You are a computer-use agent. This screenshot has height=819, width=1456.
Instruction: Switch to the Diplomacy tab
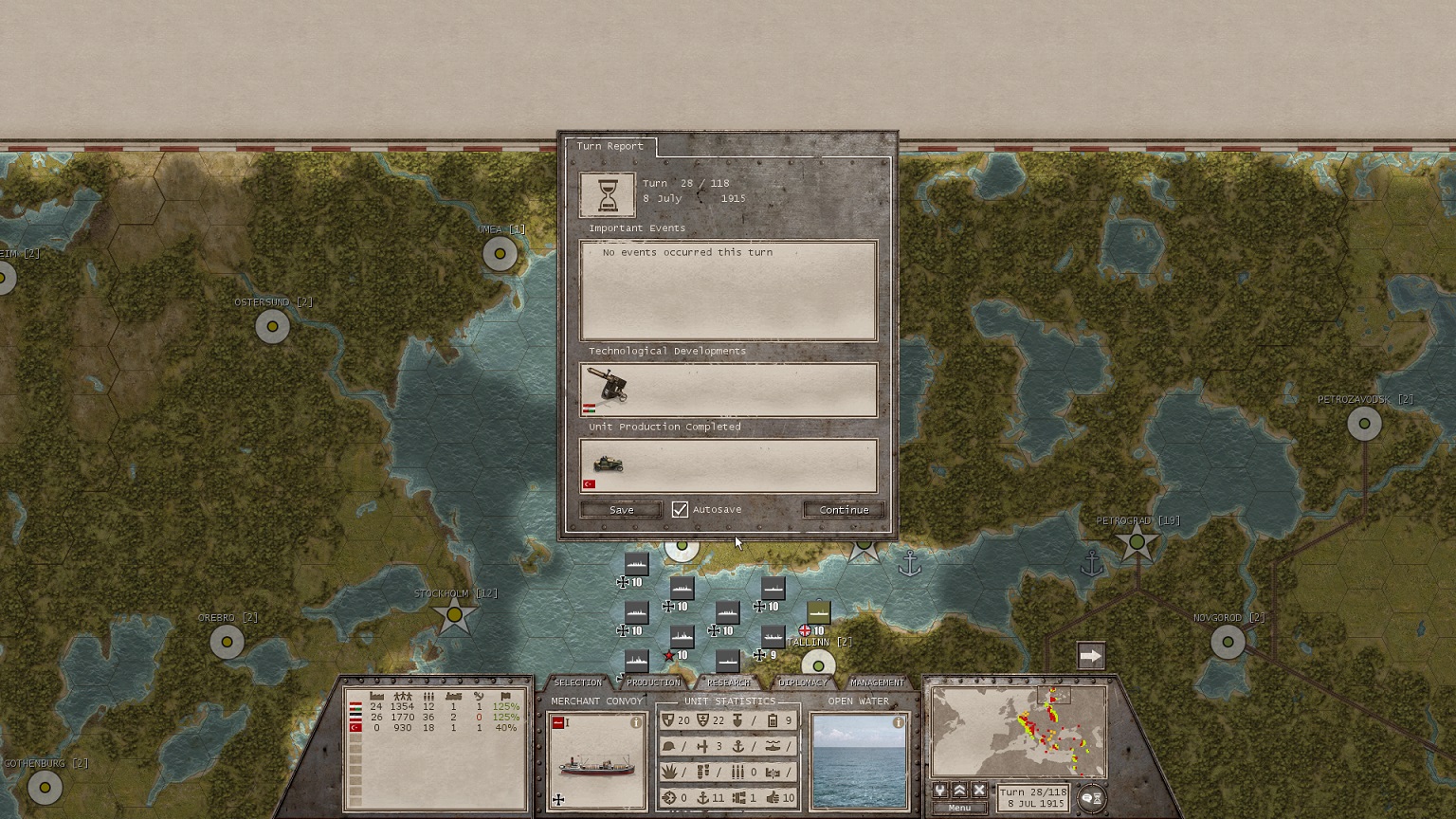click(x=802, y=682)
